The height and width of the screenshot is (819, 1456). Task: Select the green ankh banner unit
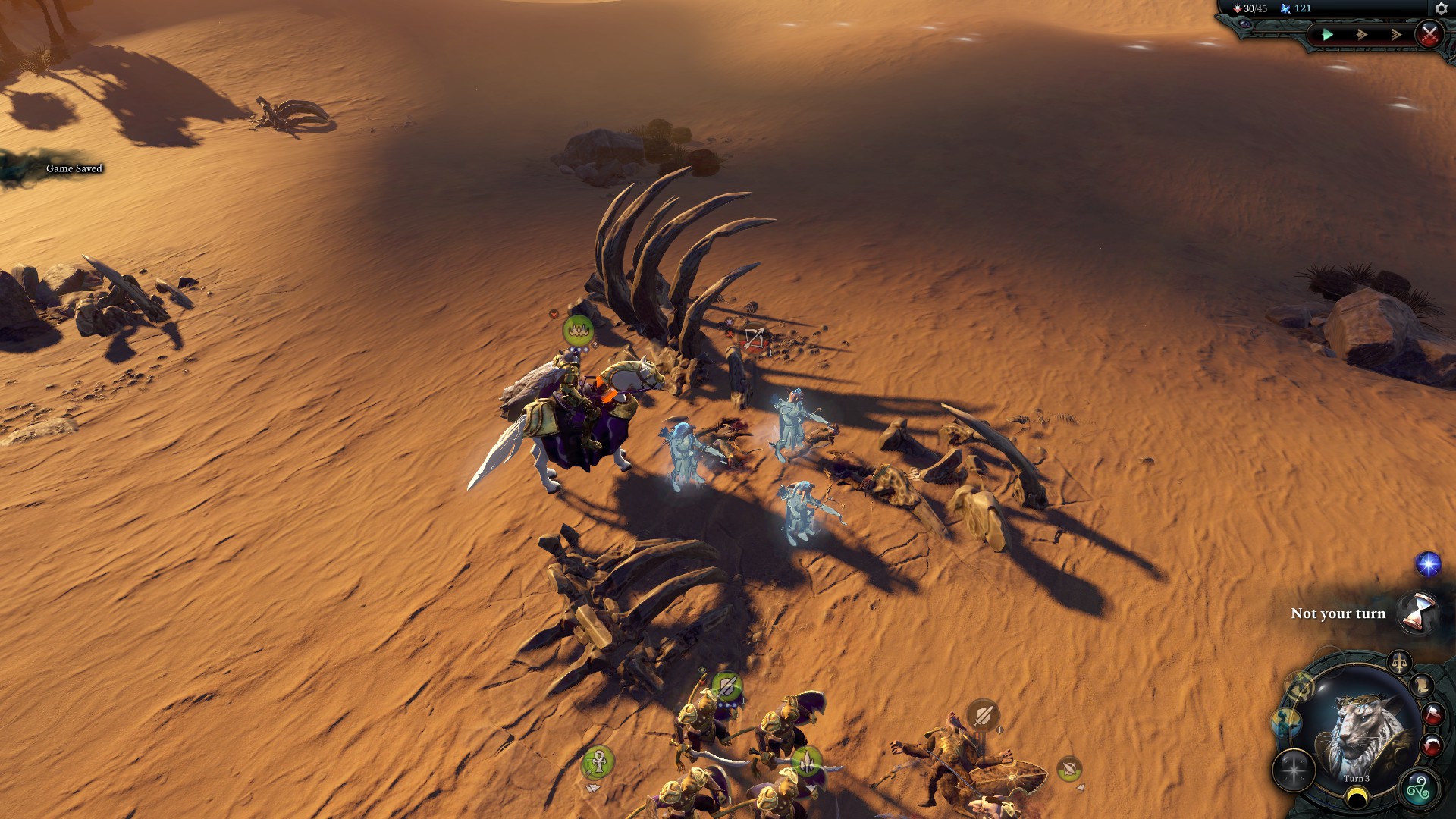tap(598, 761)
